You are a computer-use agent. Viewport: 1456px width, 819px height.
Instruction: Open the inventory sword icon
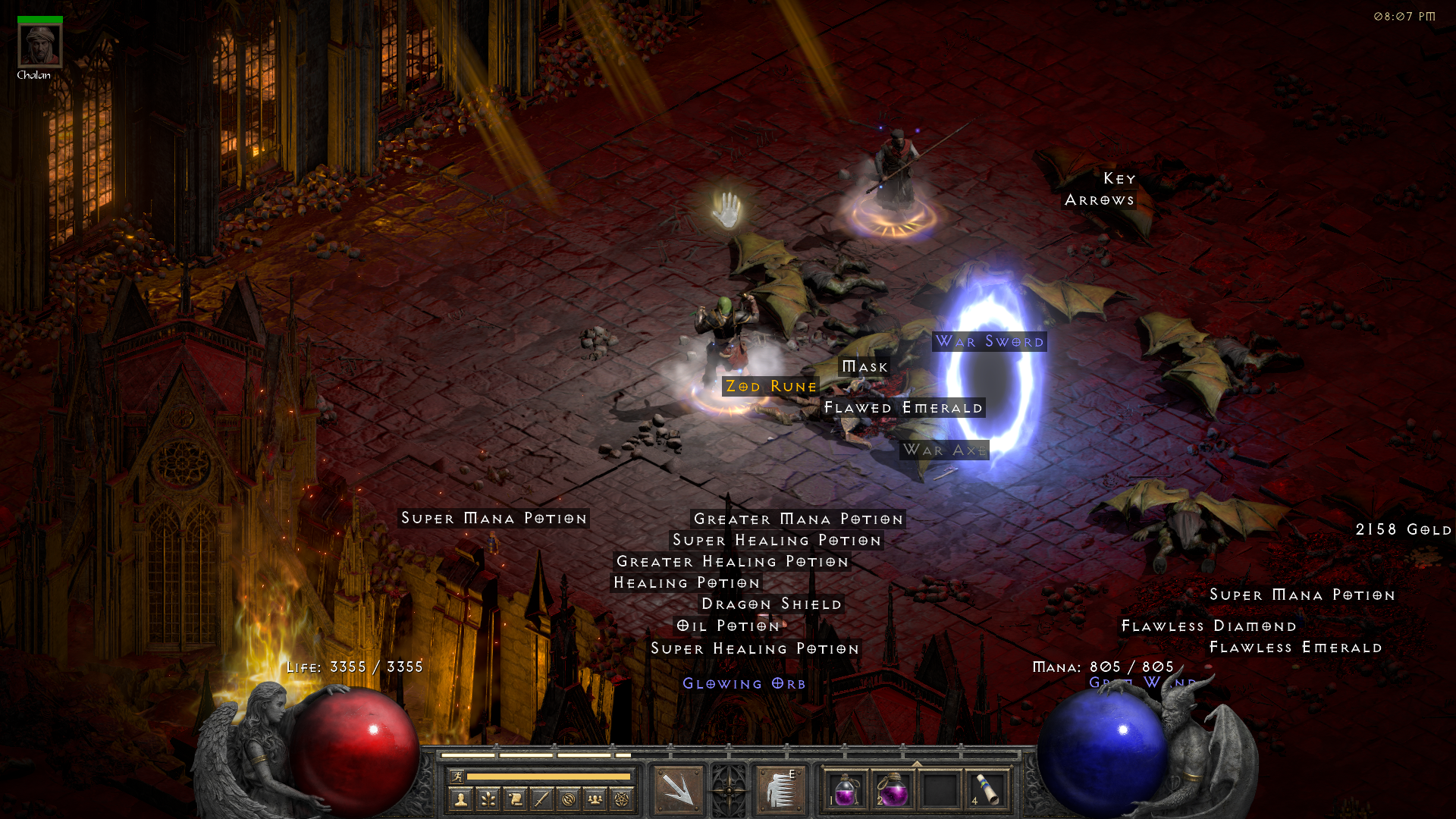541,799
